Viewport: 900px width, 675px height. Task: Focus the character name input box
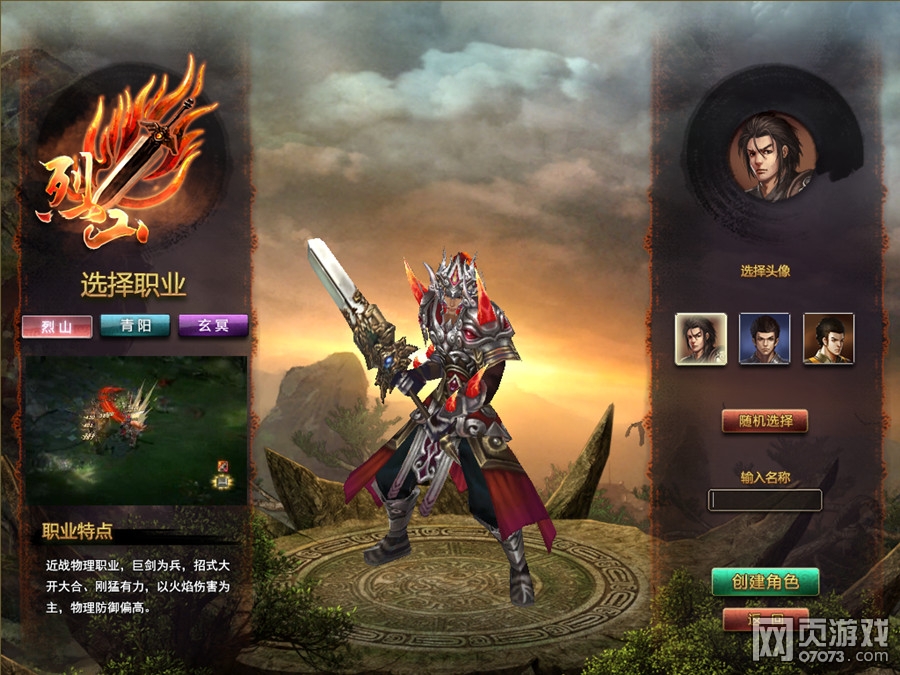(x=765, y=500)
